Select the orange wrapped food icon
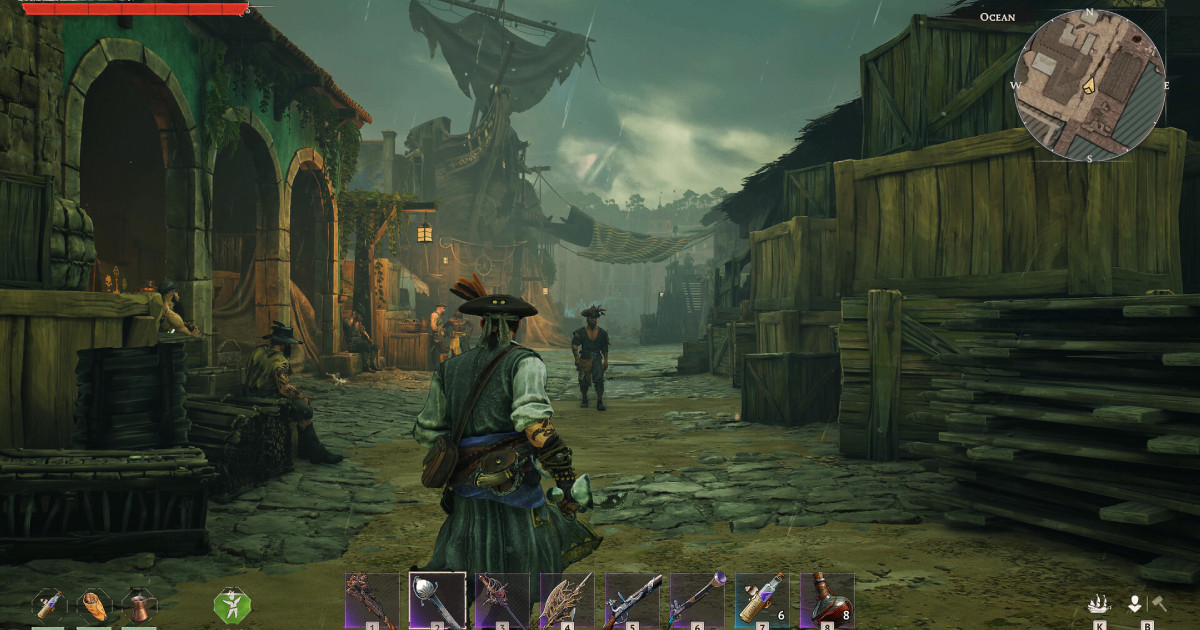1200x630 pixels. pyautogui.click(x=95, y=605)
